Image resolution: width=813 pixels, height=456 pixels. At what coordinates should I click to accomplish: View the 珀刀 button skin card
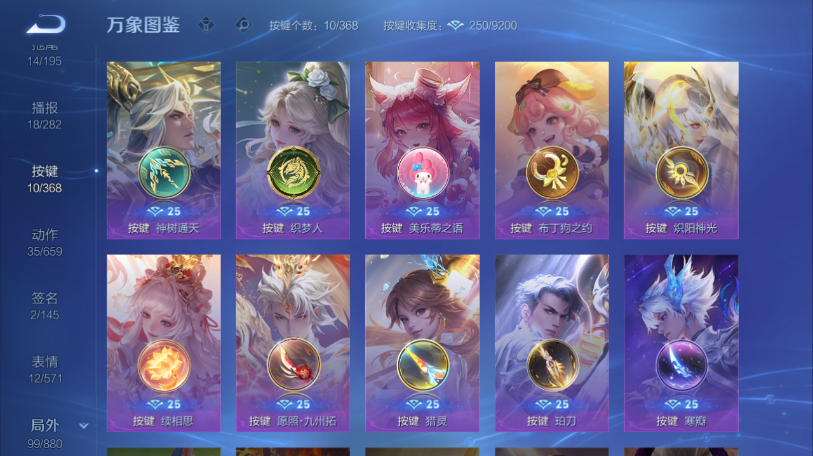coord(552,343)
